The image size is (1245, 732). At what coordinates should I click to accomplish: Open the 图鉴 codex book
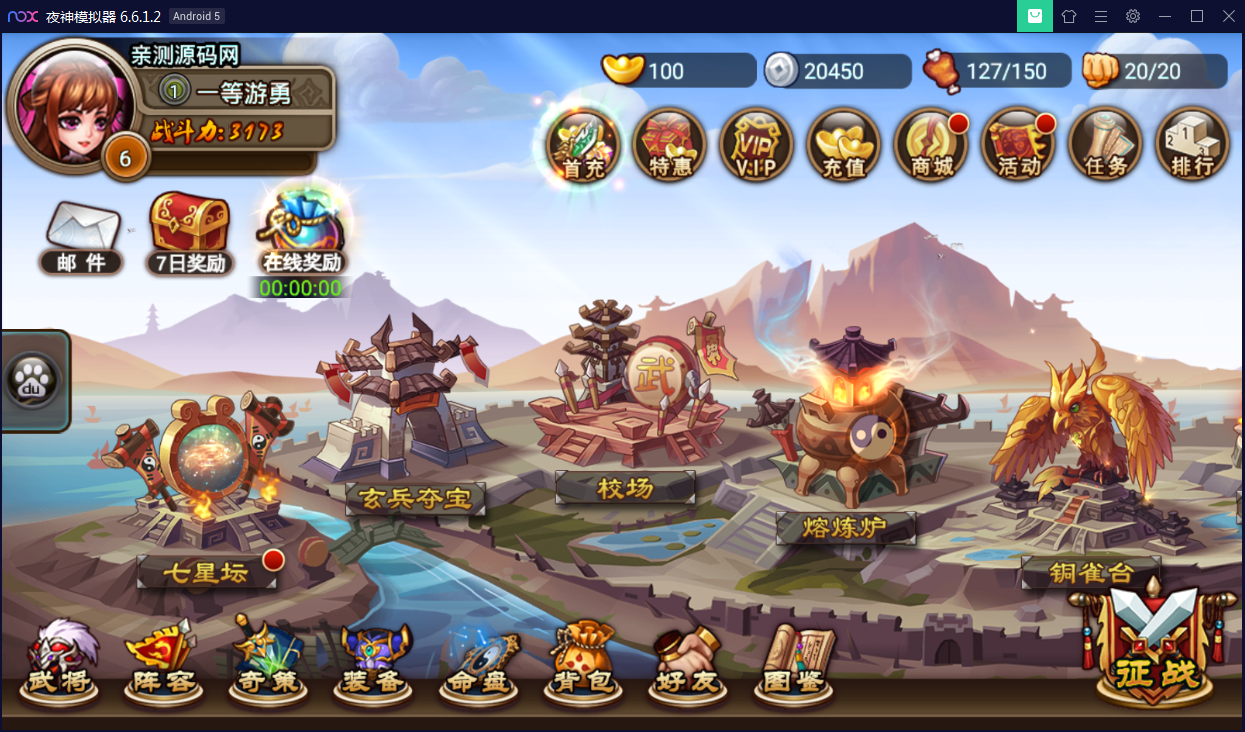796,662
